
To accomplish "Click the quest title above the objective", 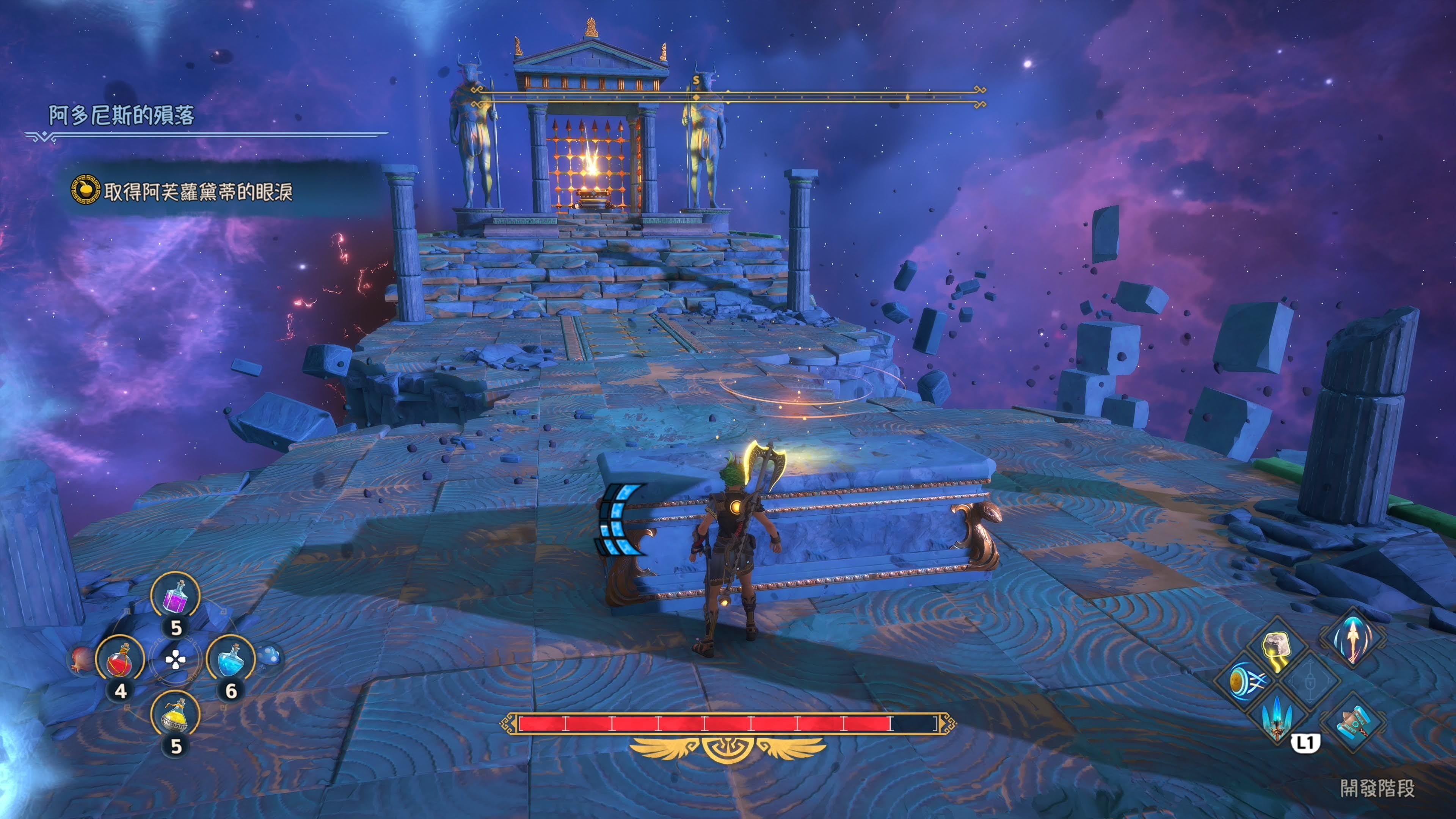I will click(121, 115).
